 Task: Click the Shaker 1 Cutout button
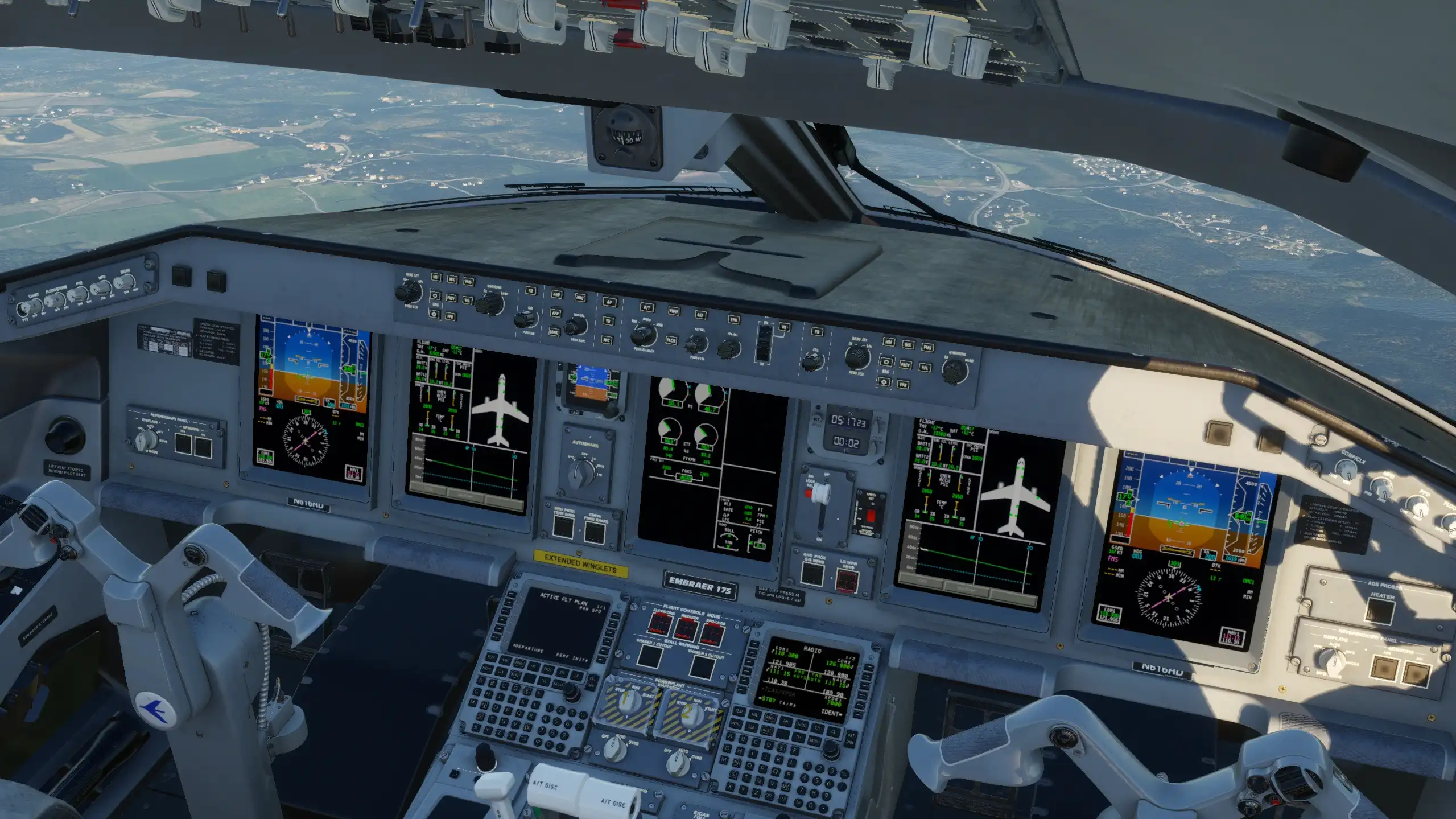[x=649, y=657]
